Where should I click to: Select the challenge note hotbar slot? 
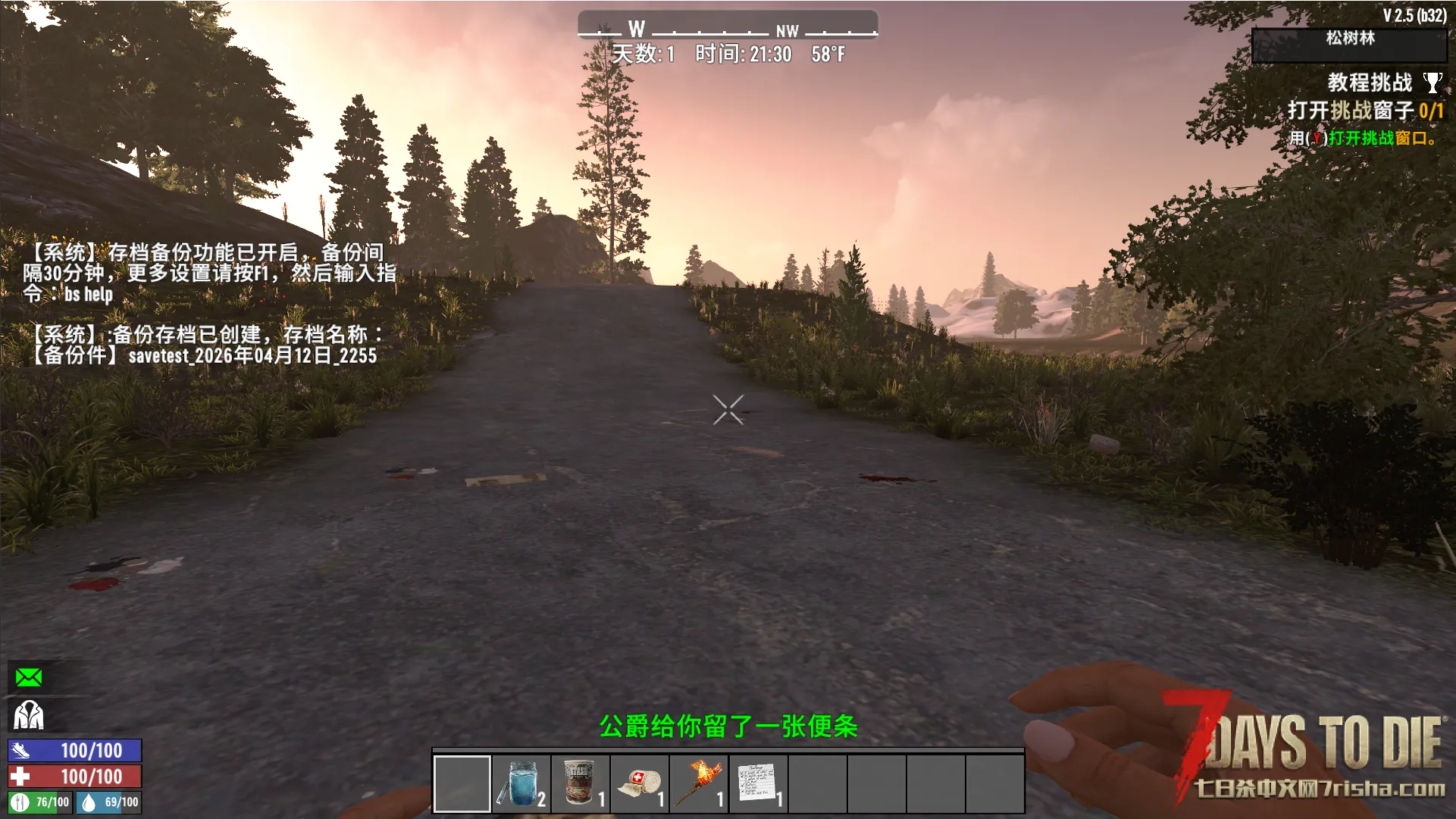pyautogui.click(x=758, y=783)
